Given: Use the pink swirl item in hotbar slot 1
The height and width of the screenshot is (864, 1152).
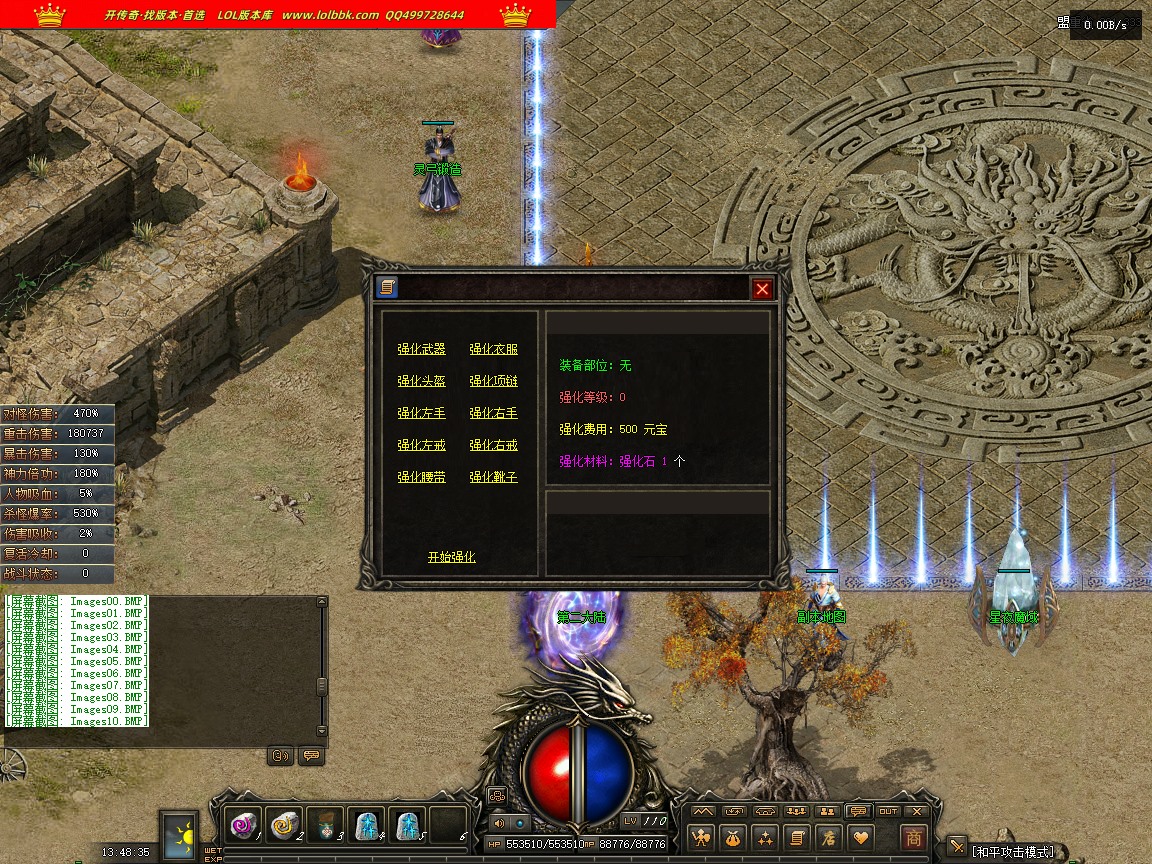Looking at the screenshot, I should tap(243, 825).
